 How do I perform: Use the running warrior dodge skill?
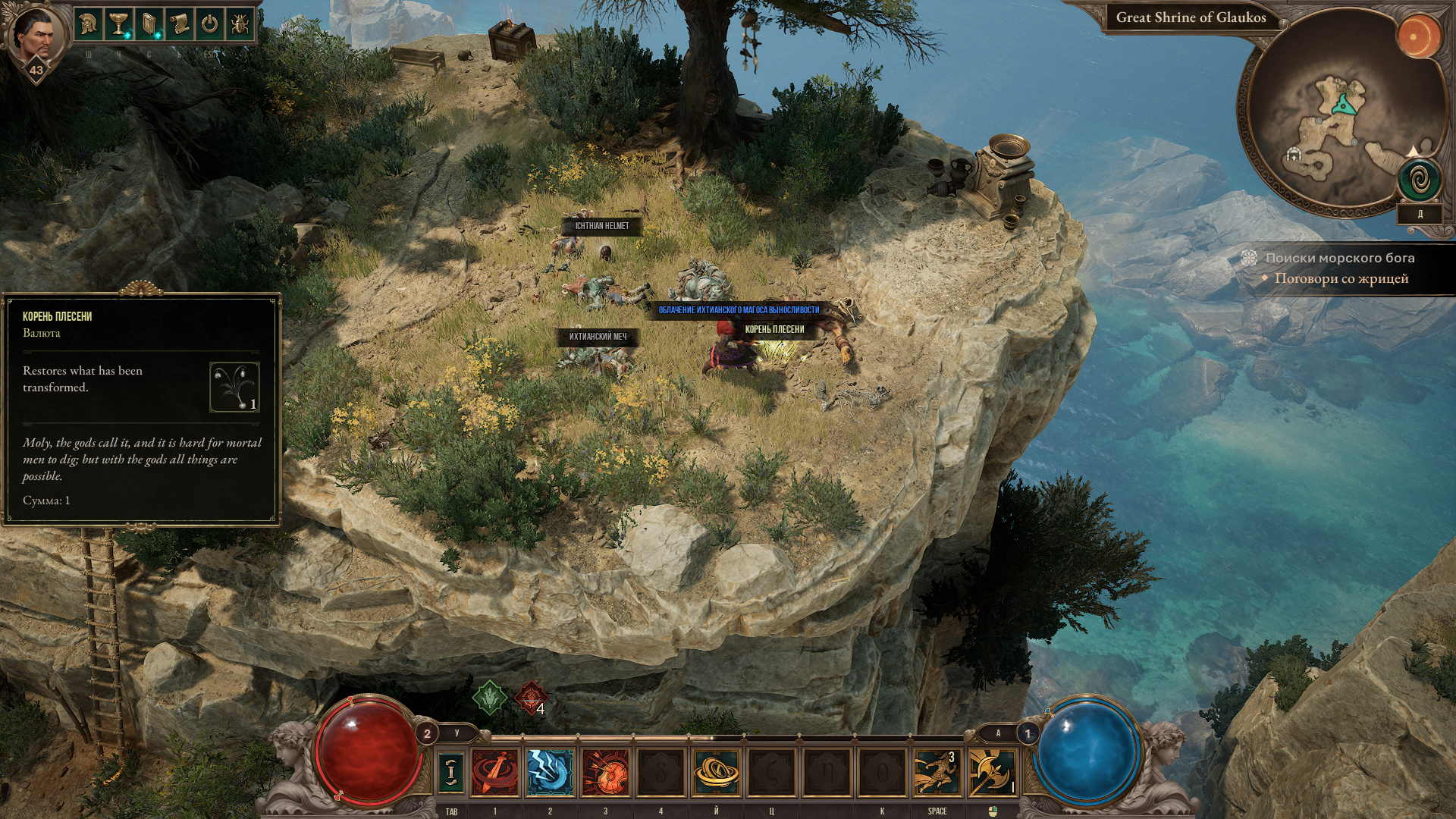tap(936, 771)
